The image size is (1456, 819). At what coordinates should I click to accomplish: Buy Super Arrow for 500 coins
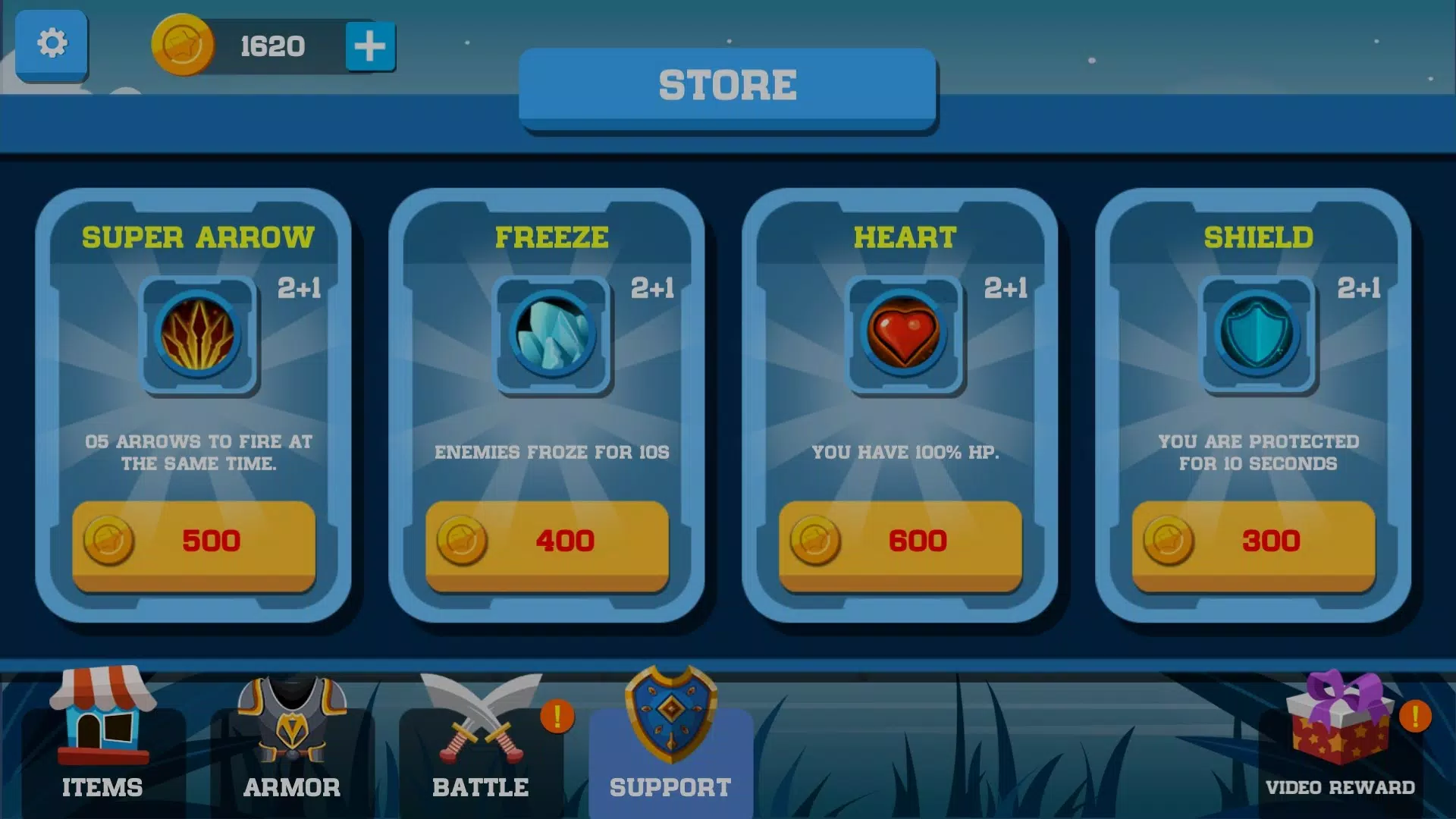pos(194,543)
